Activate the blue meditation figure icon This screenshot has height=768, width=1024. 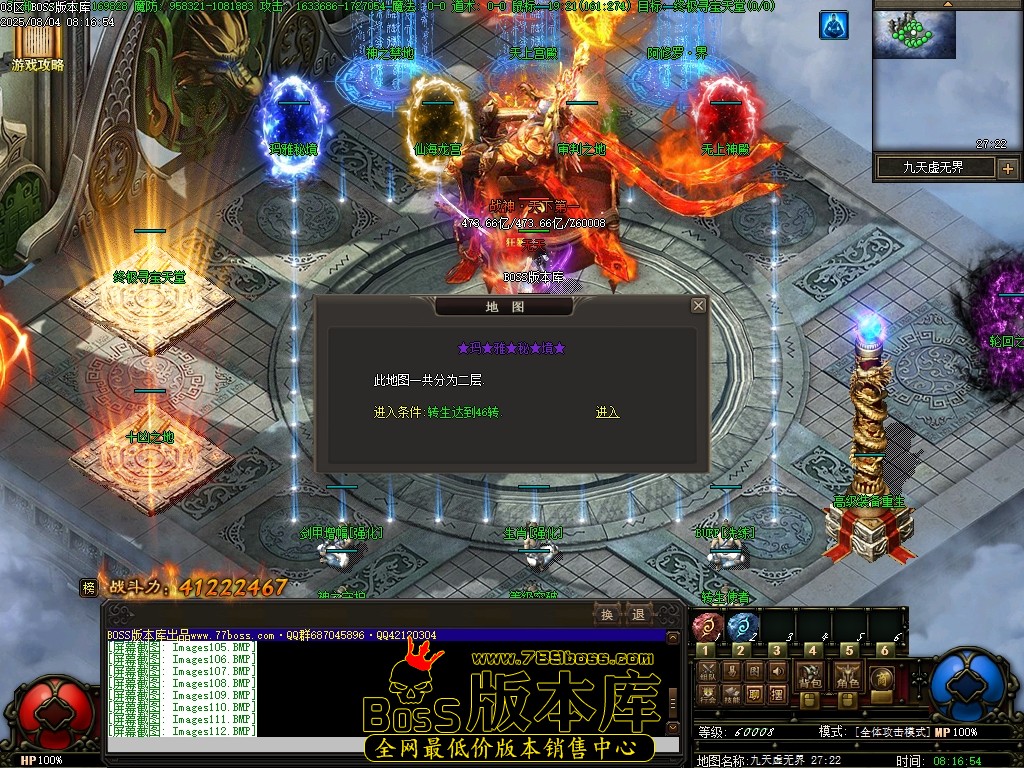coord(833,25)
